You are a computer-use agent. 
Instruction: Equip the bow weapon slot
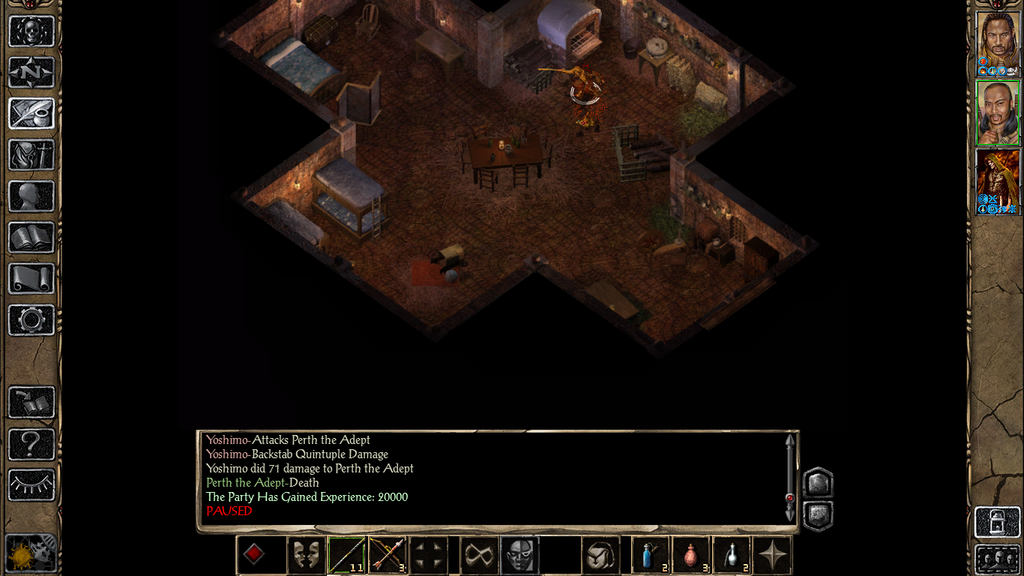[388, 555]
